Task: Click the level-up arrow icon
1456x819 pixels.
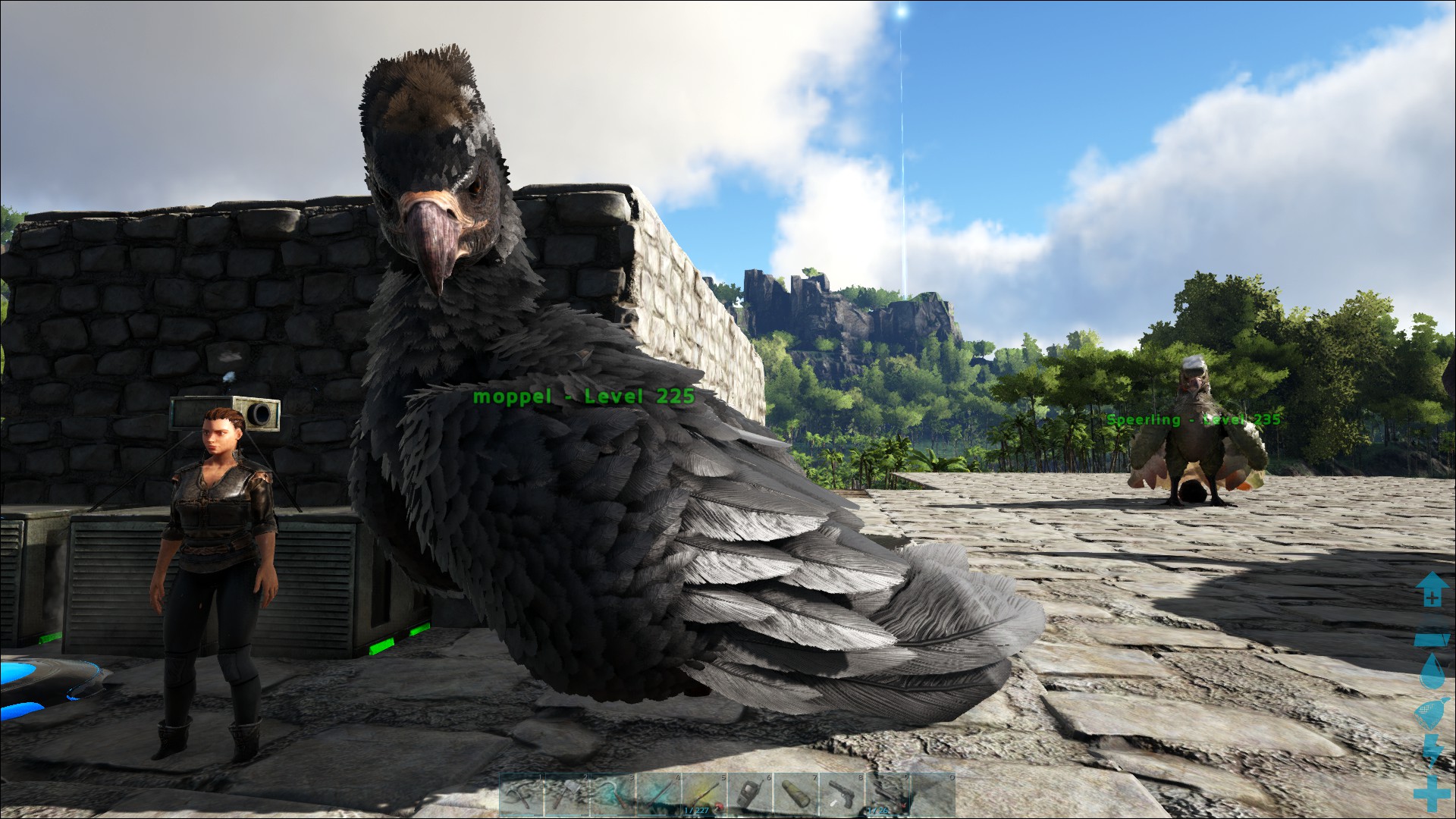Action: pyautogui.click(x=1431, y=590)
